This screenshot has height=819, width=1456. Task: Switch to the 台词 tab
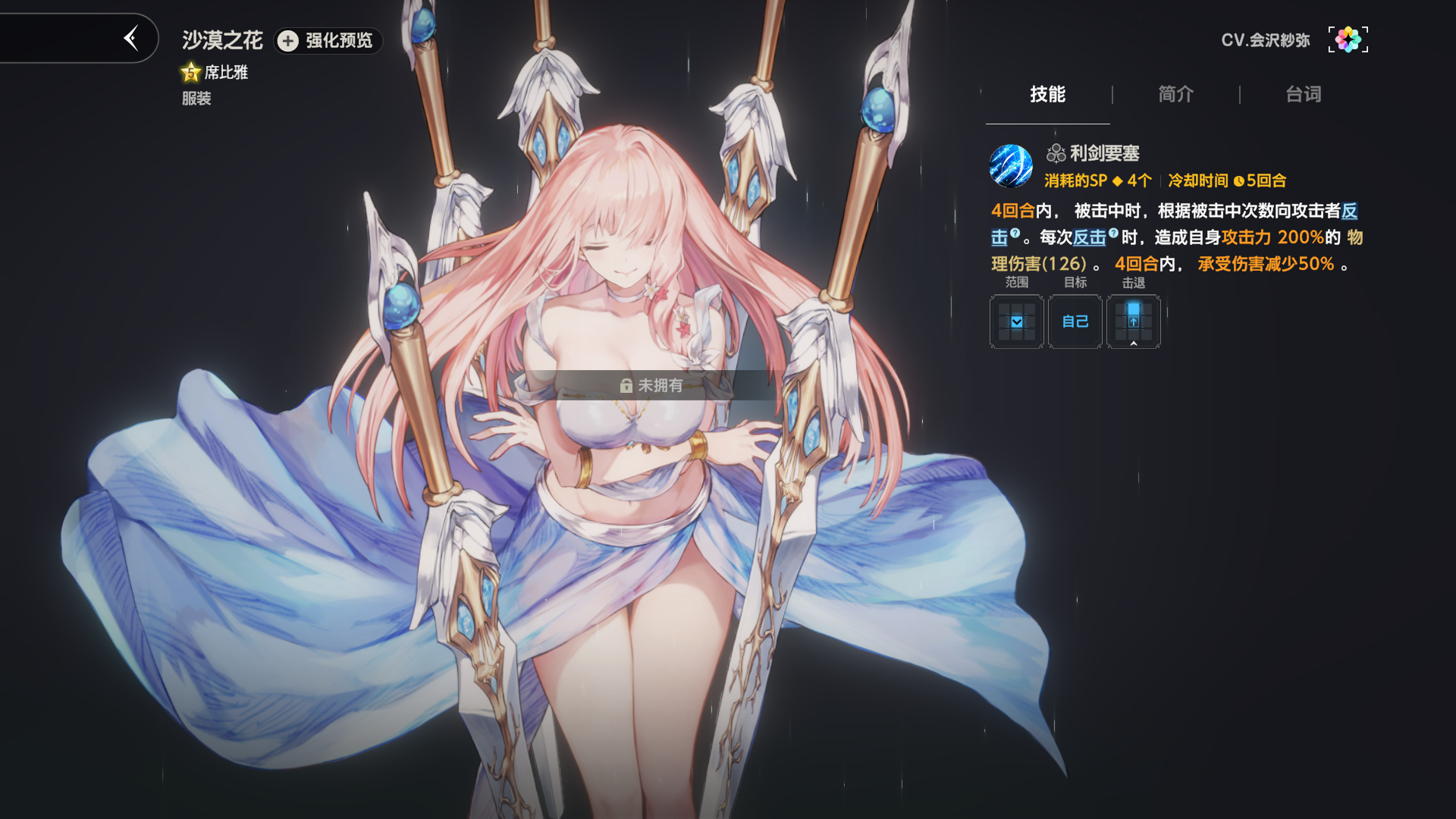1302,94
